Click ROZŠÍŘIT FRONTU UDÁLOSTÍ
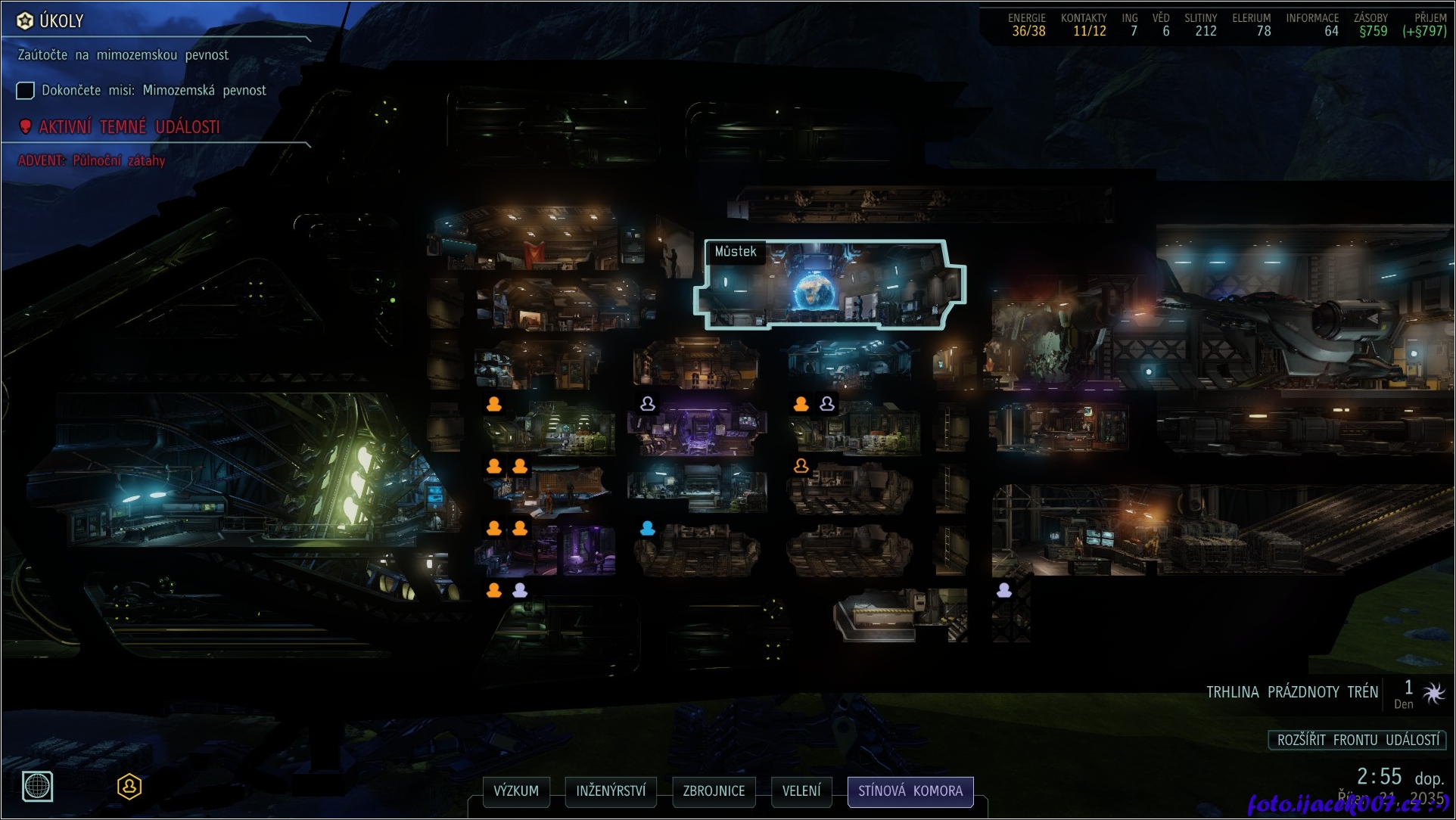Screen dimensions: 1456x820 [x=1358, y=740]
